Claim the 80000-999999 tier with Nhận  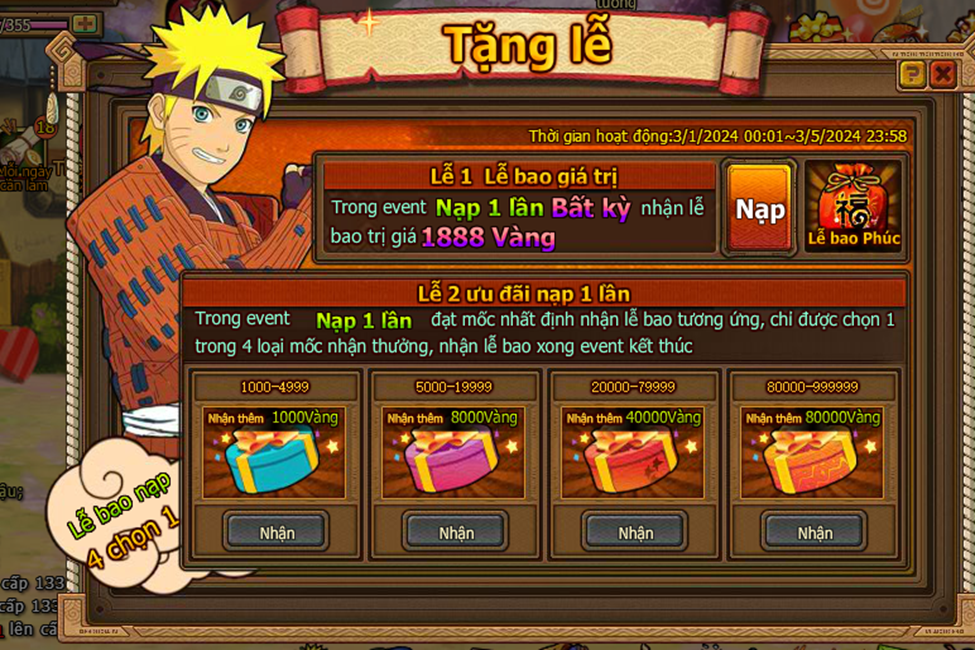coord(814,532)
